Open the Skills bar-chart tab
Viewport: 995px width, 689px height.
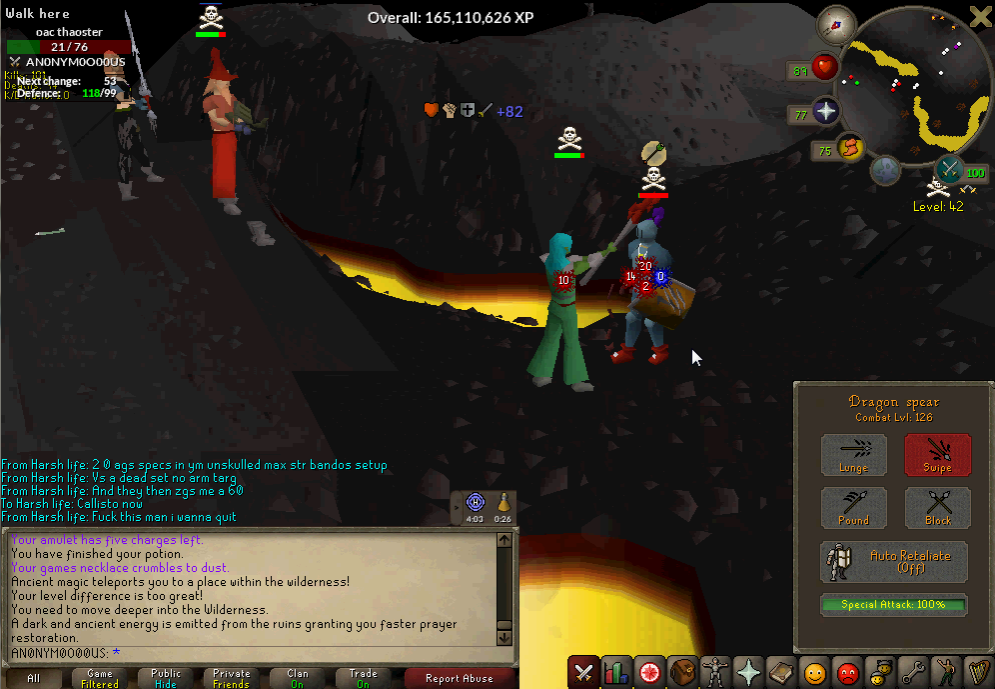[616, 672]
